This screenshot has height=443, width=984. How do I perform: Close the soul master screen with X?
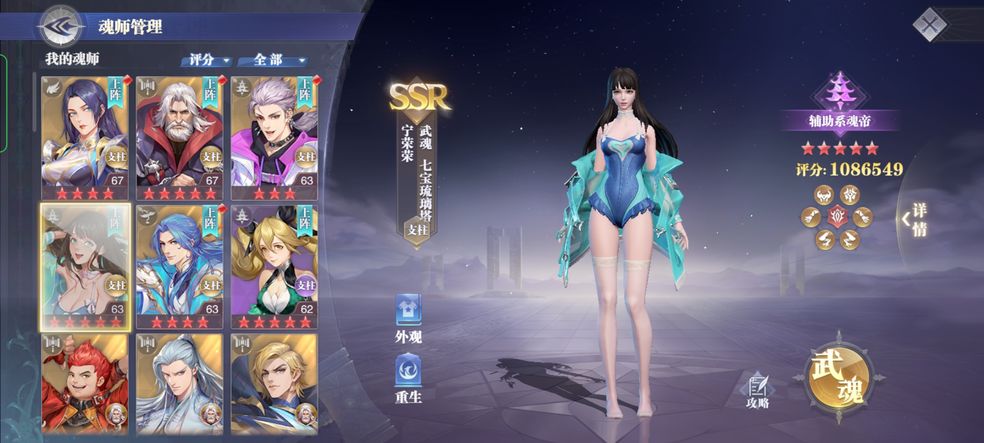pyautogui.click(x=931, y=23)
